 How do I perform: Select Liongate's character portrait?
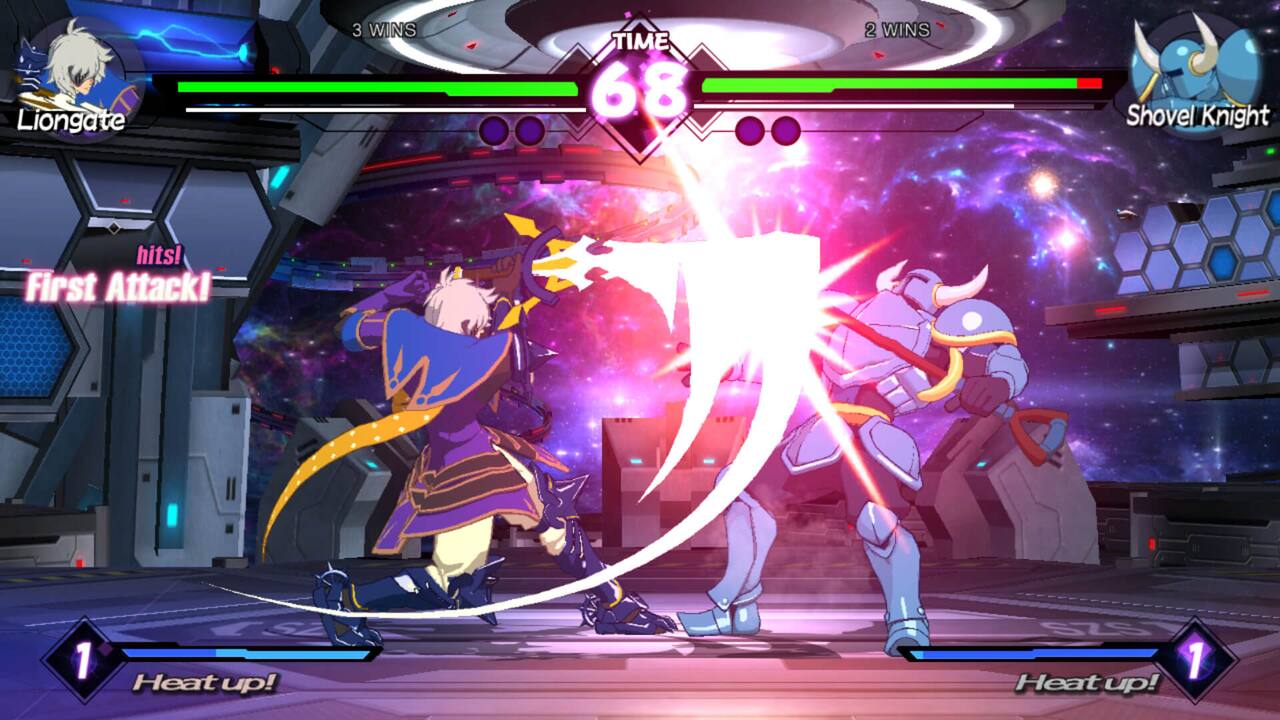(75, 75)
